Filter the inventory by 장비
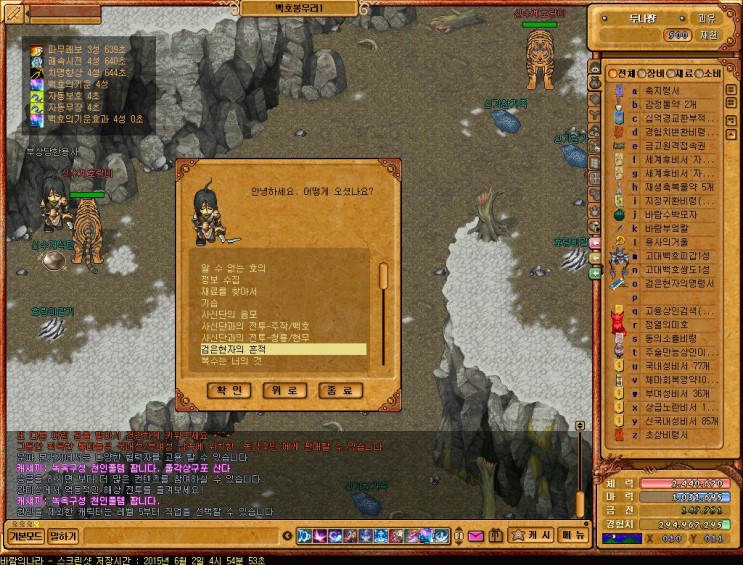This screenshot has height=565, width=743. click(x=651, y=73)
